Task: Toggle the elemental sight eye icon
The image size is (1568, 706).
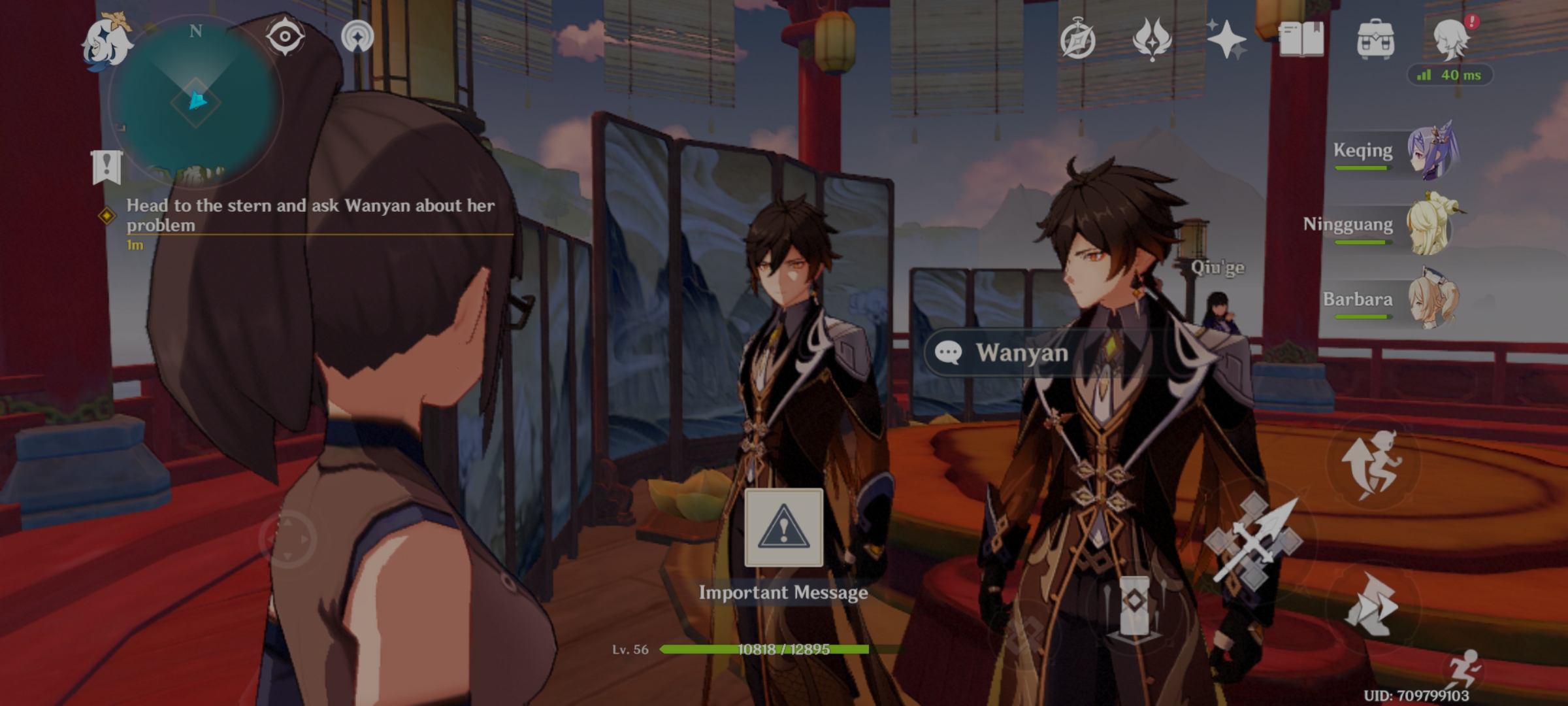Action: 285,36
